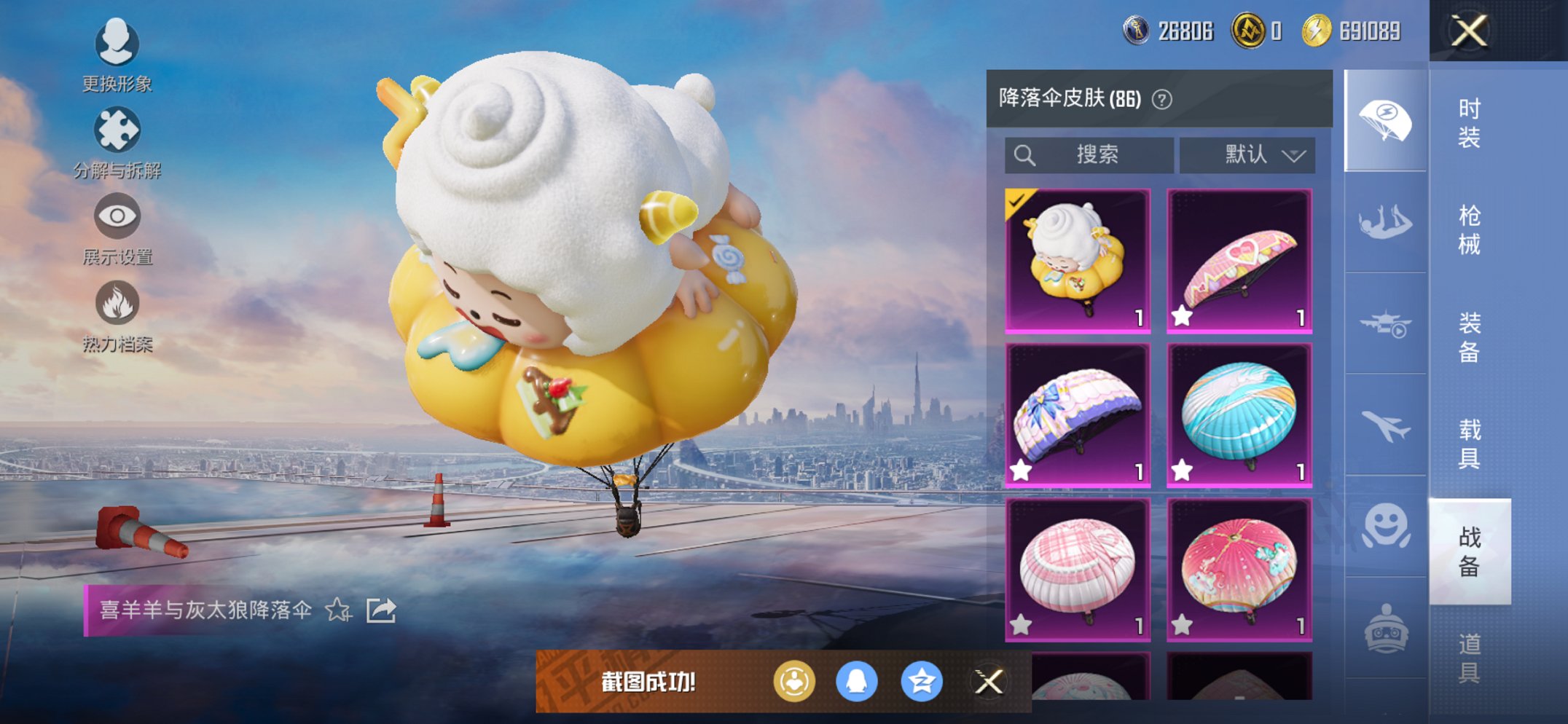
Task: Click the question mark beside 降落伞皮肤 (86)
Action: point(1163,98)
